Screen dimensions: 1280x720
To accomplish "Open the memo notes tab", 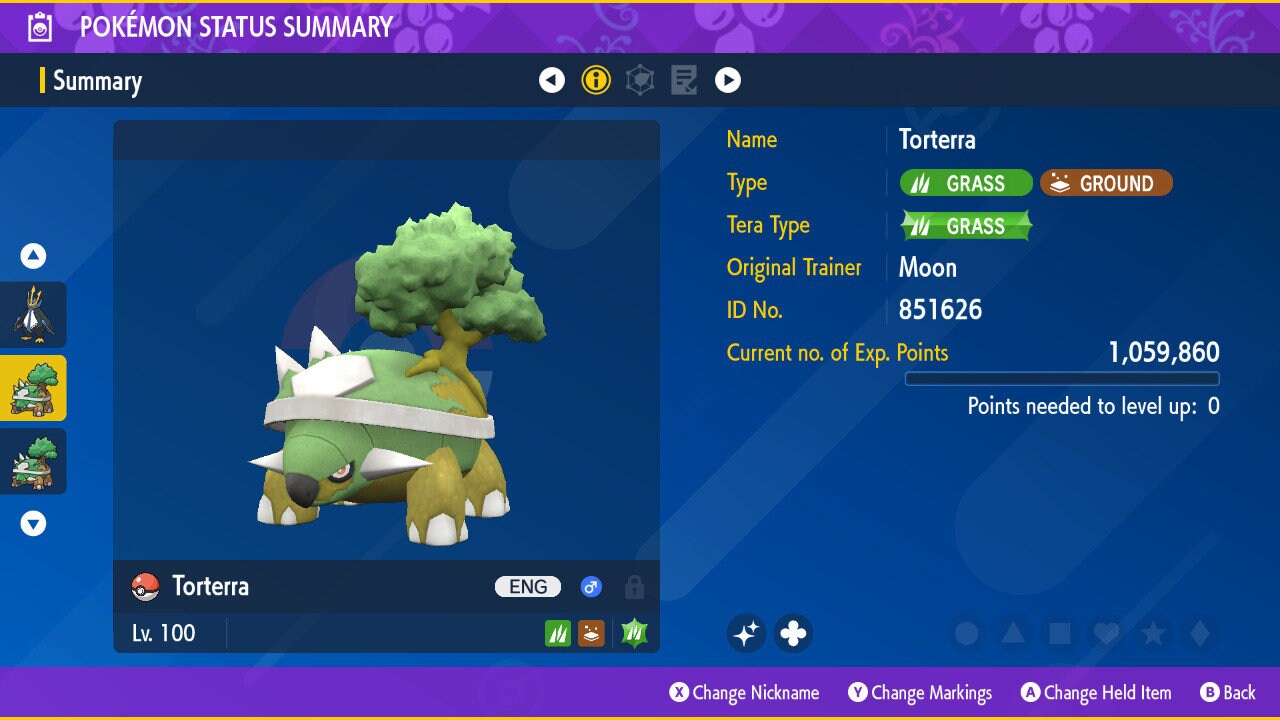I will tap(684, 80).
